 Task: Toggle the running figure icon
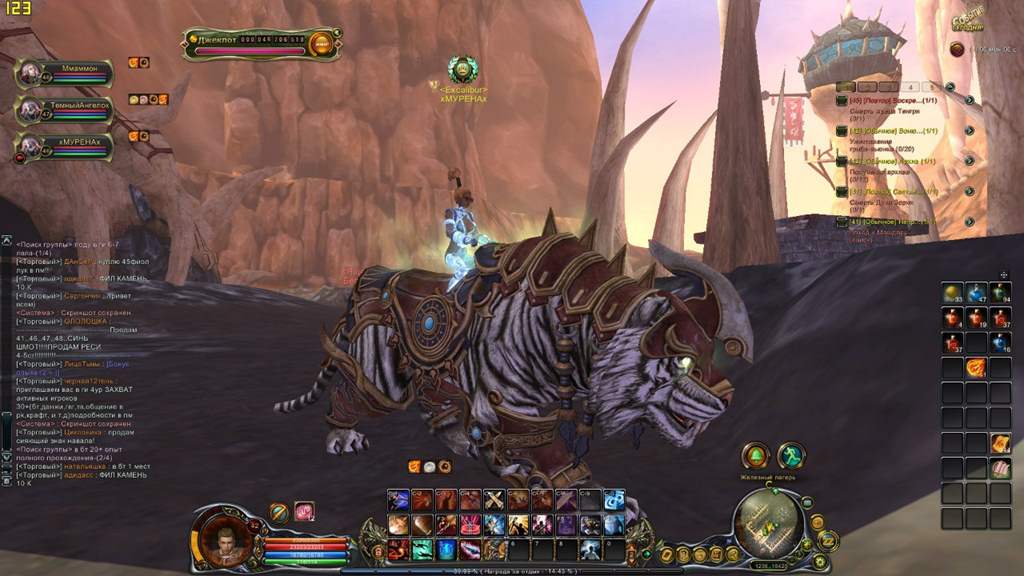(x=790, y=456)
